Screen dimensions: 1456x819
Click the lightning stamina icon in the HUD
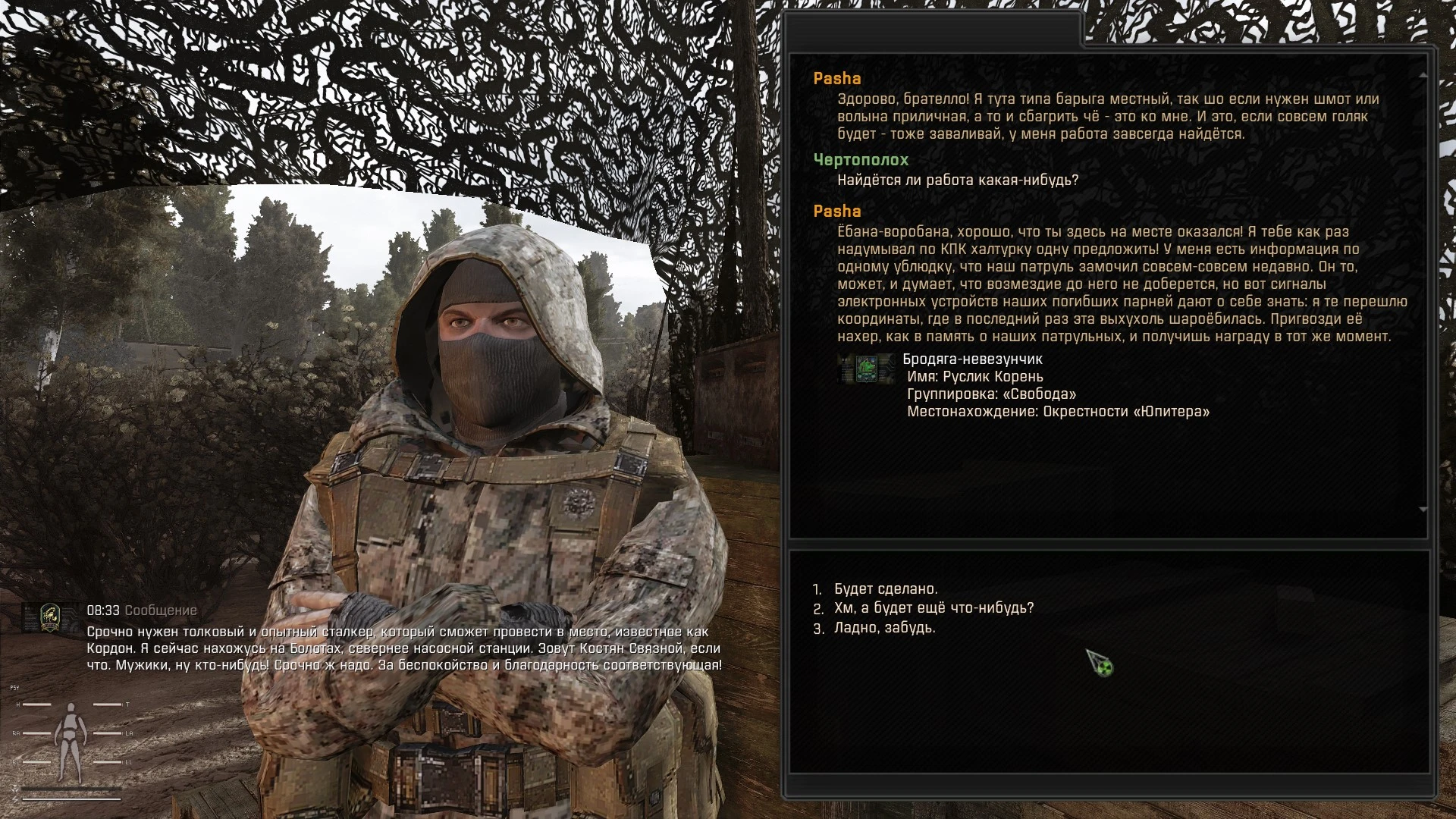pyautogui.click(x=15, y=799)
